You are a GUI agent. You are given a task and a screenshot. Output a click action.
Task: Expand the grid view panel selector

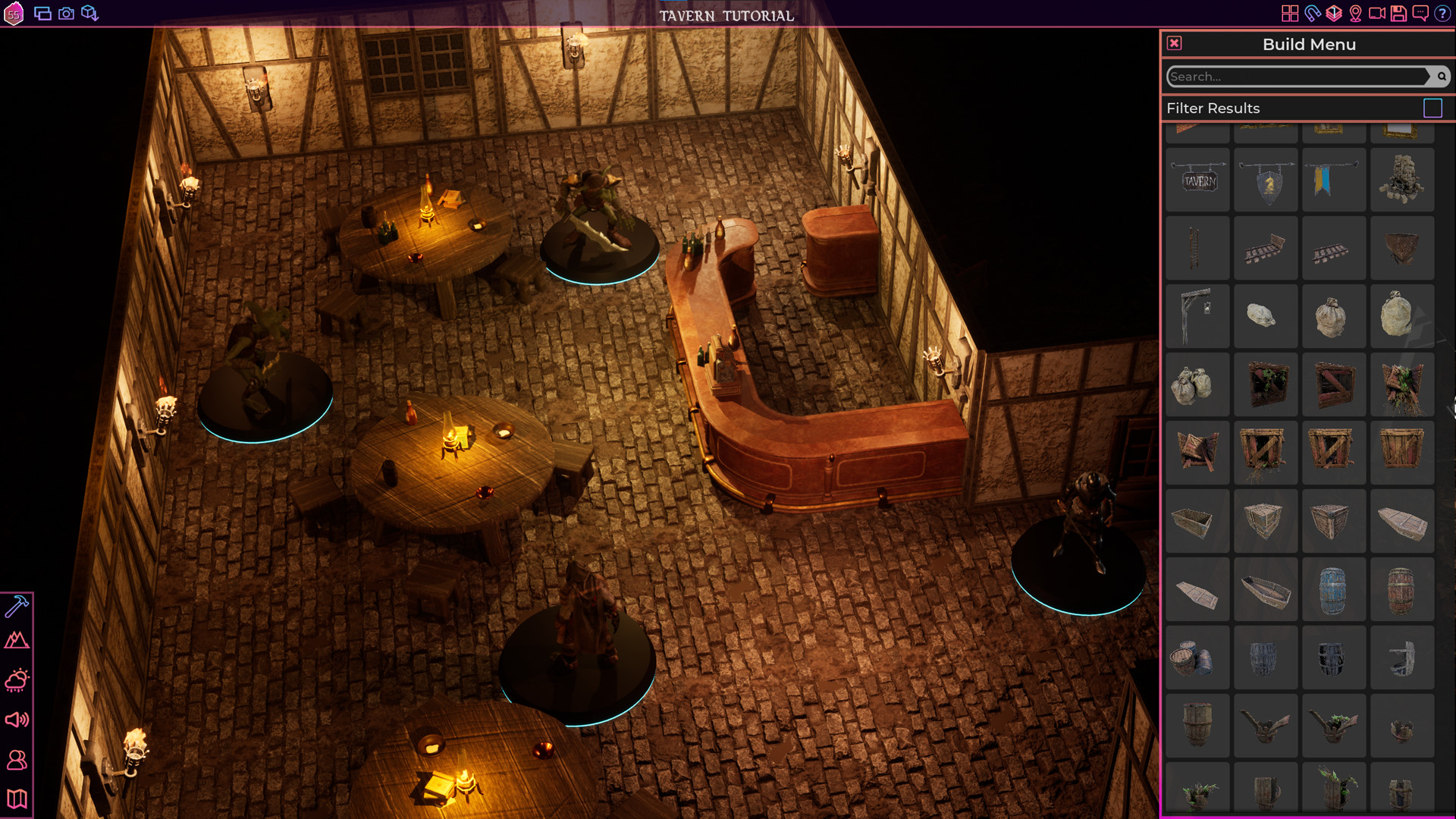pos(1290,13)
